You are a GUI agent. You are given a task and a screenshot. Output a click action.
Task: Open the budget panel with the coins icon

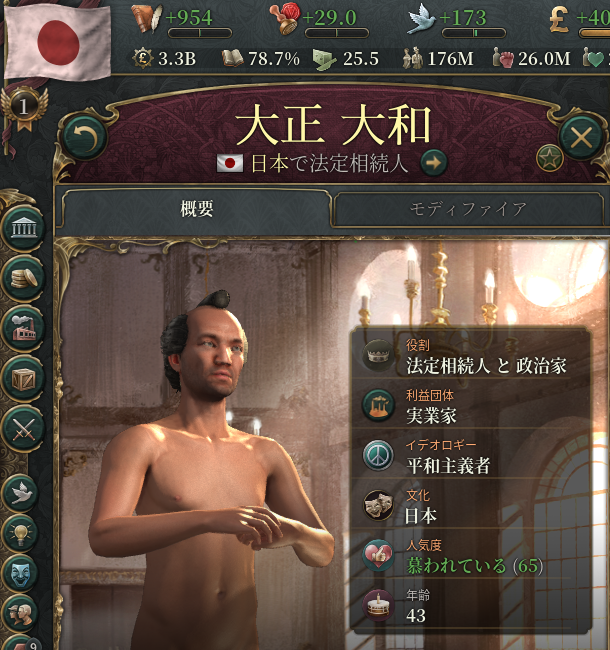23,278
